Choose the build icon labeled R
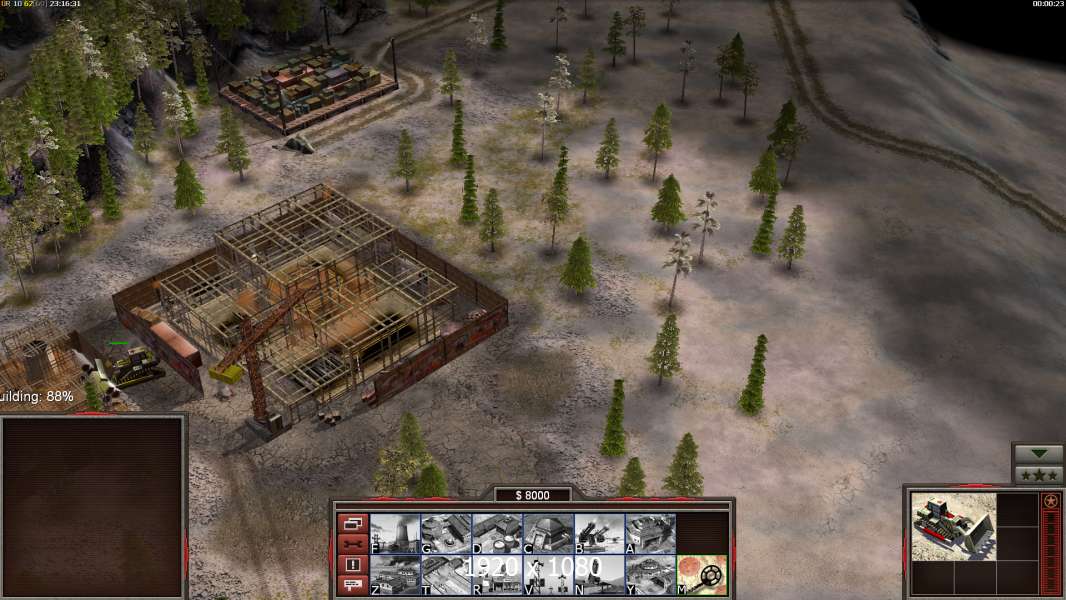The height and width of the screenshot is (600, 1066). coord(497,574)
